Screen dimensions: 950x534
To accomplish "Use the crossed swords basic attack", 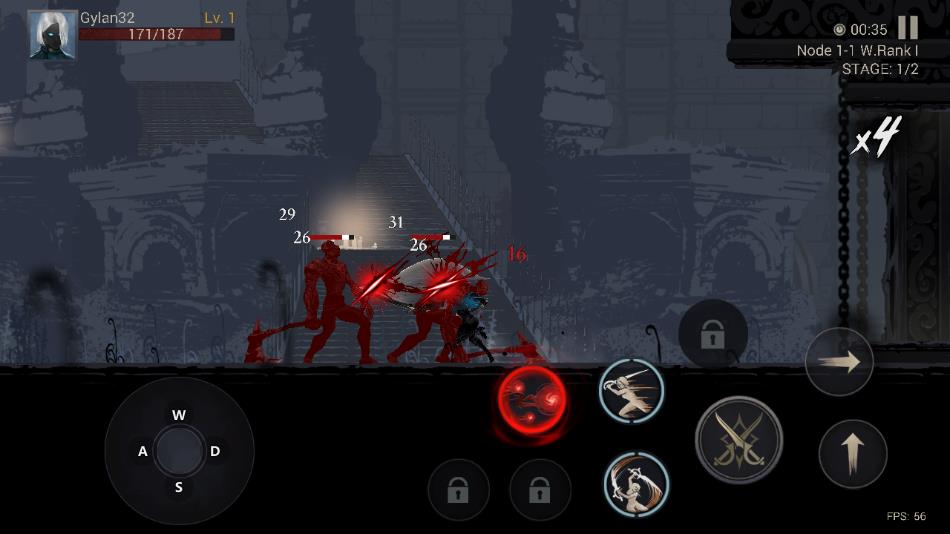I will pos(739,440).
